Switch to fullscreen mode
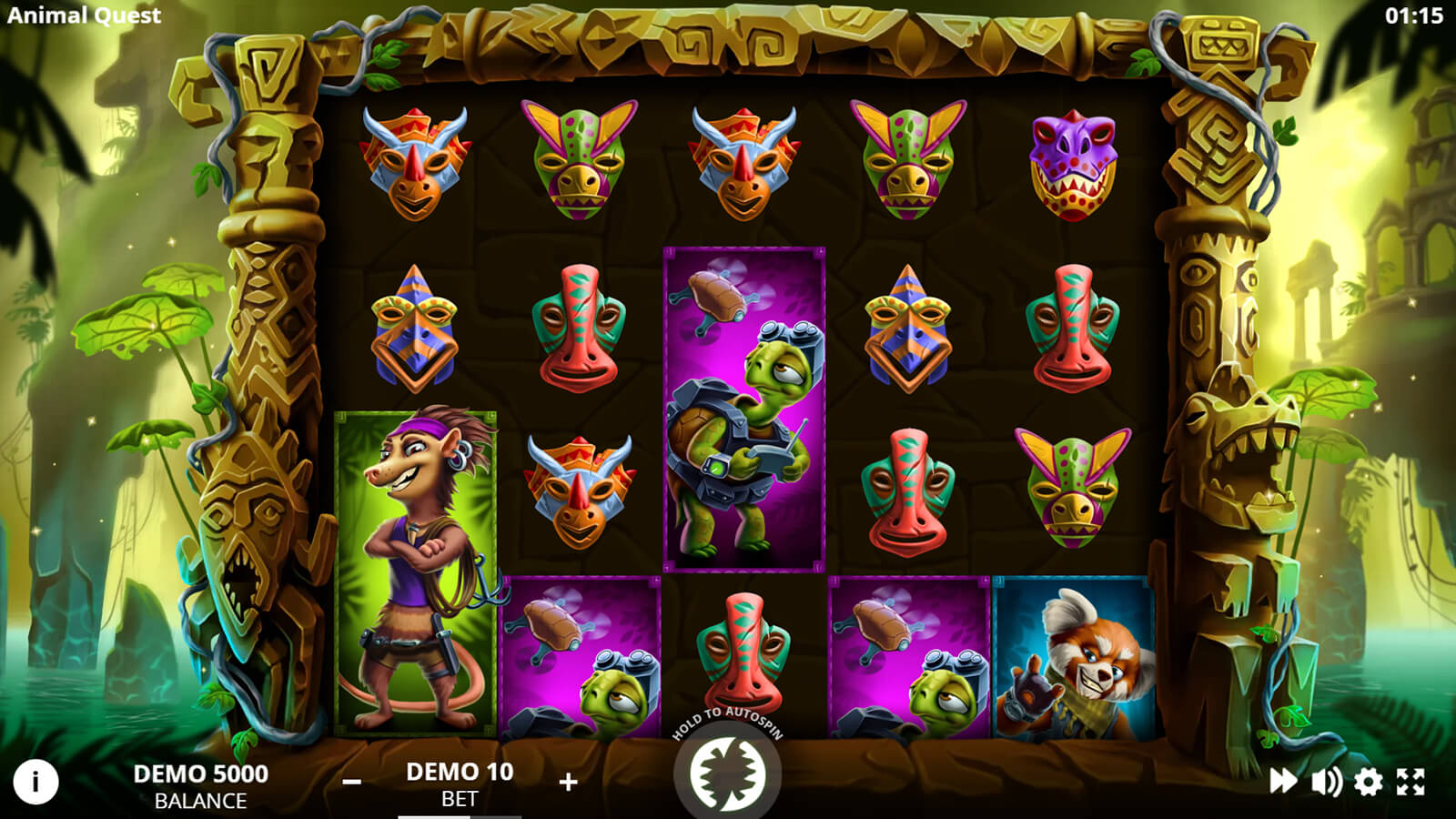Viewport: 1456px width, 819px height. (1410, 781)
